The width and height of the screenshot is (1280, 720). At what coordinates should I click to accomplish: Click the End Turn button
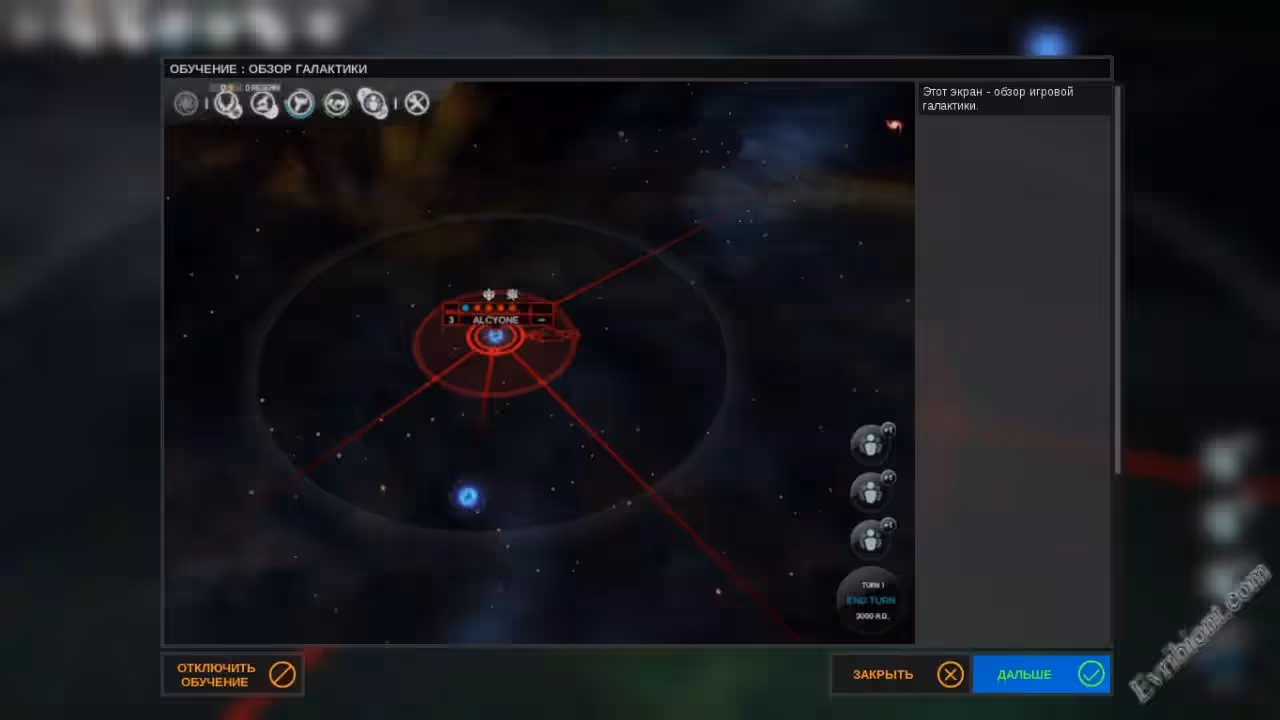pos(870,600)
